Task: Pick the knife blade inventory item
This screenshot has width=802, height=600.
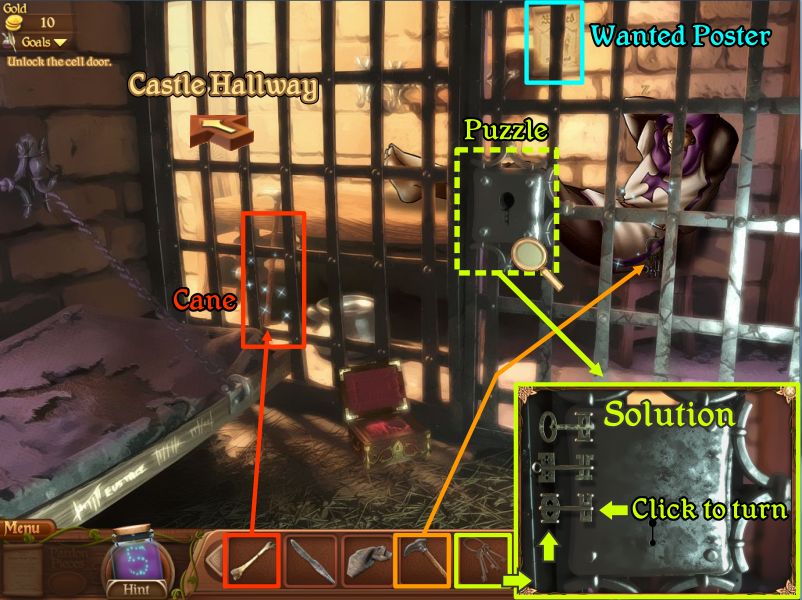Action: [310, 560]
